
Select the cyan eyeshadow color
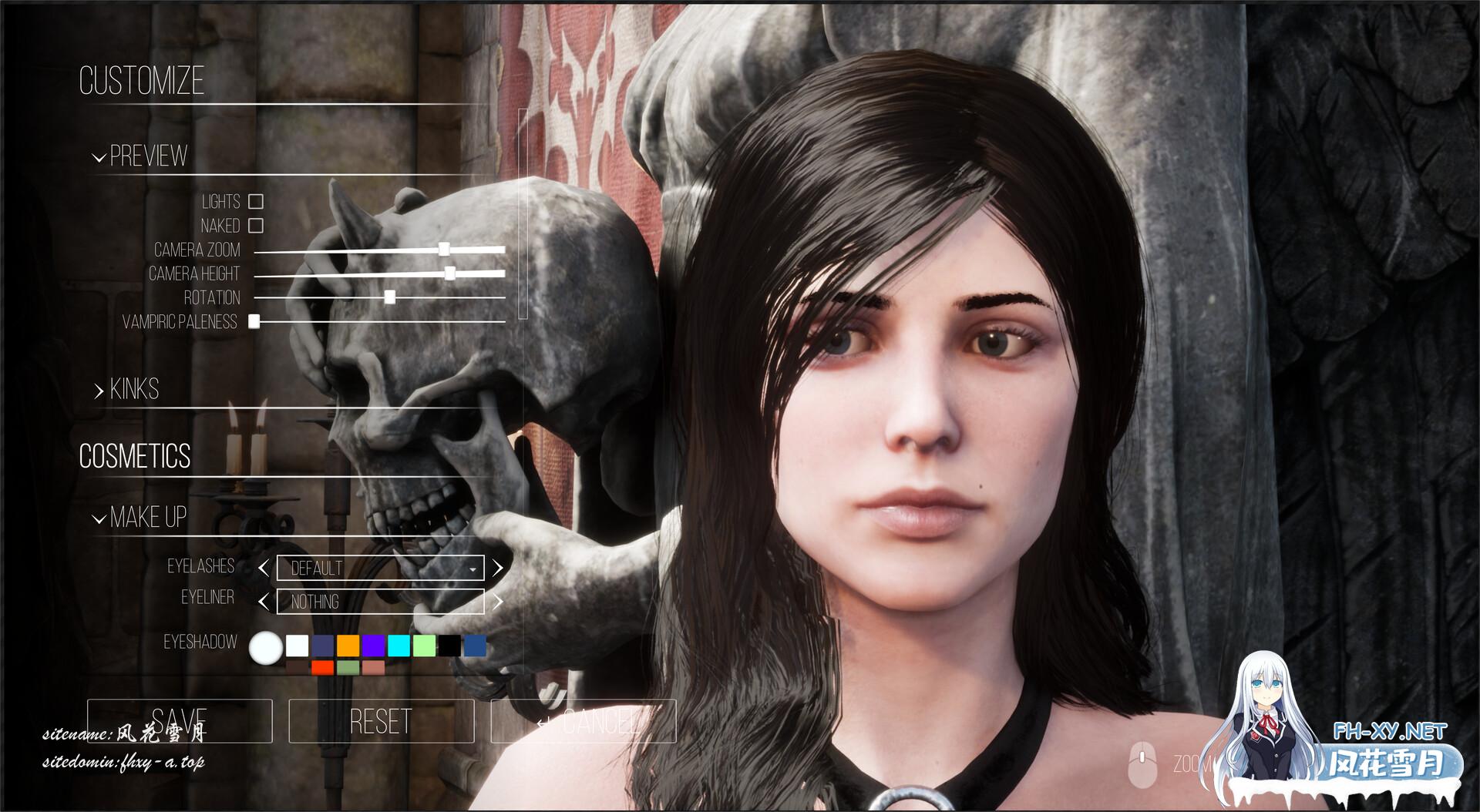[399, 645]
